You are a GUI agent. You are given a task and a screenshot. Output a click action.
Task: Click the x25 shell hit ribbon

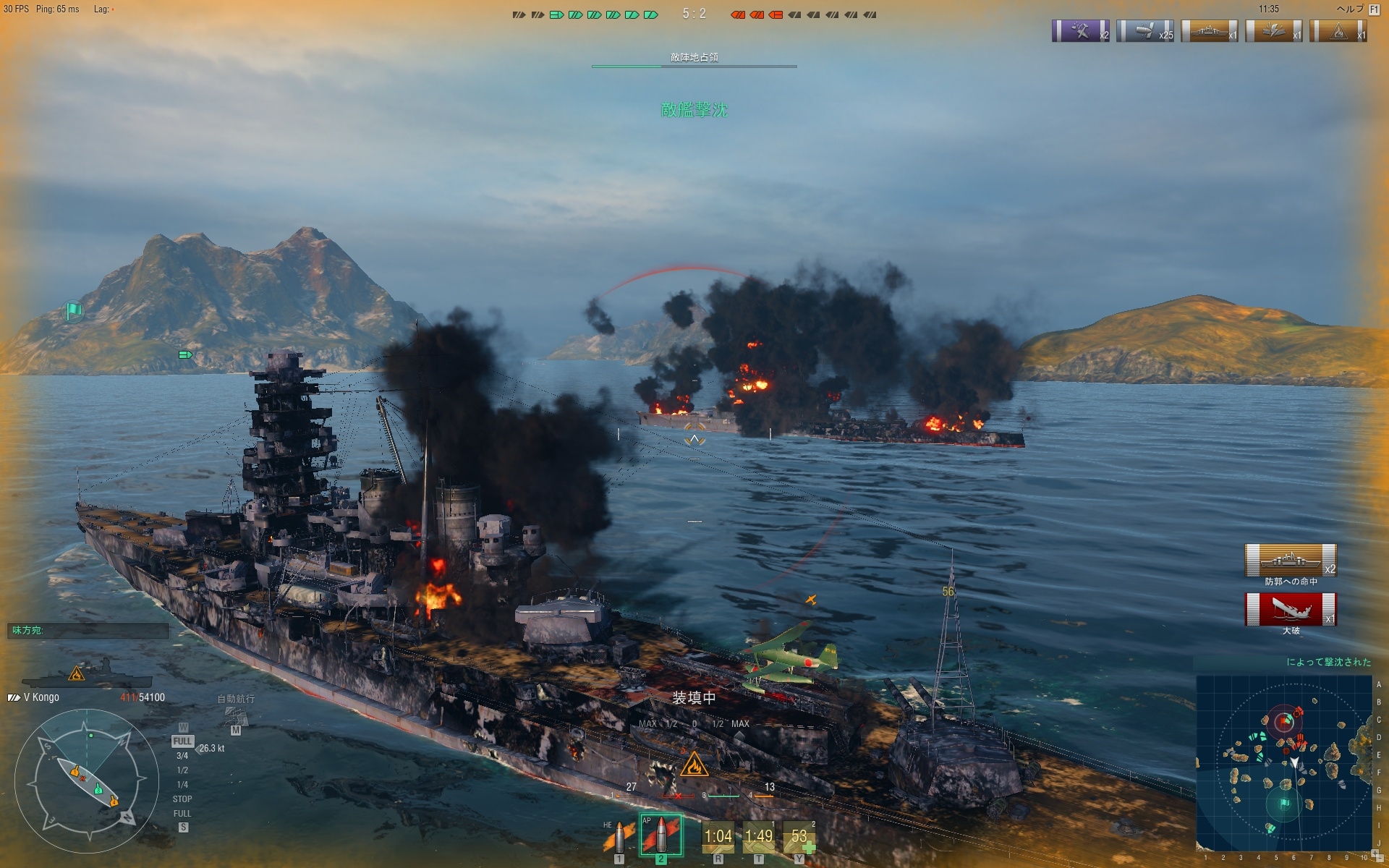pyautogui.click(x=1144, y=31)
